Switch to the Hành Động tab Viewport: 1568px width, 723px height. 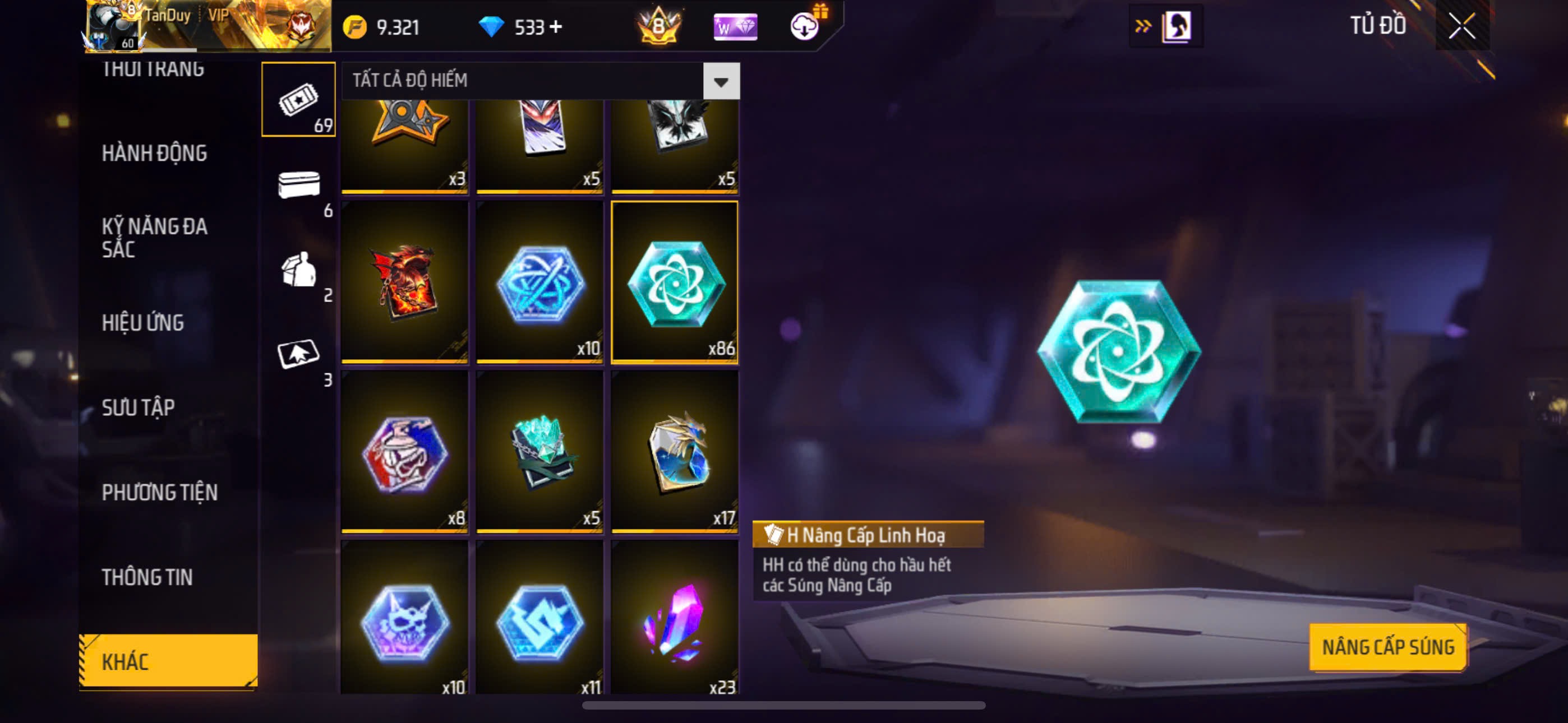[154, 154]
